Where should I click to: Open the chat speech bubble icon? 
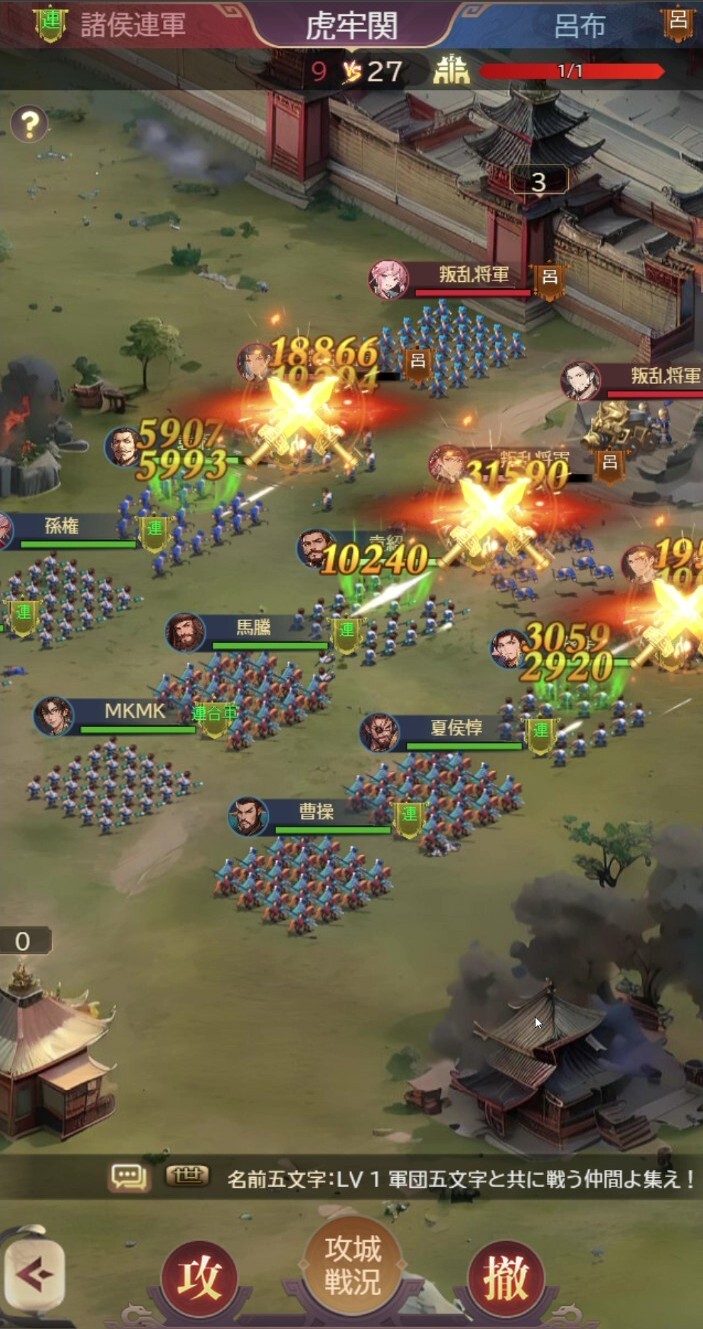pos(129,1178)
